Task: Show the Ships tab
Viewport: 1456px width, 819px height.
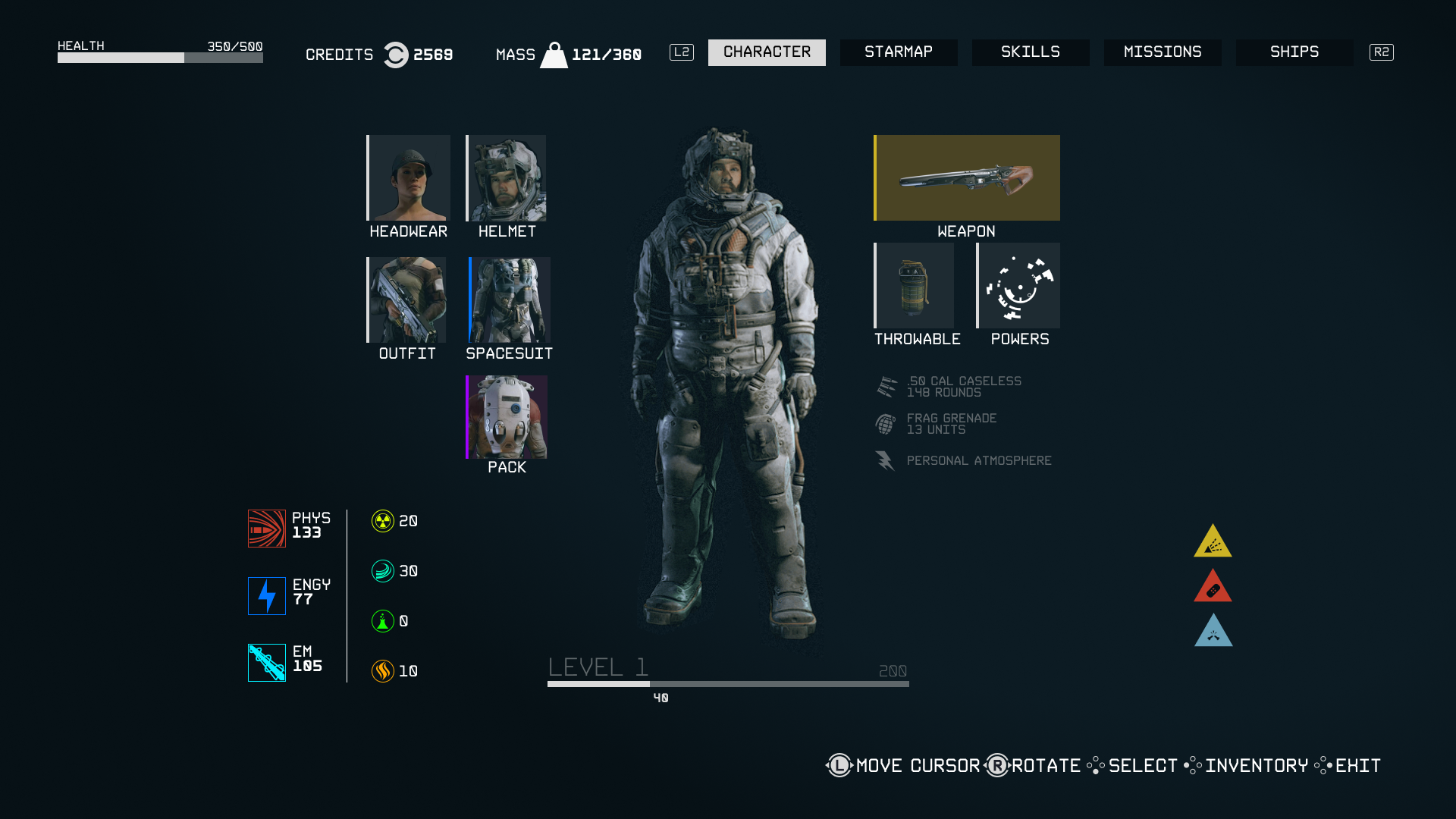Action: point(1294,52)
